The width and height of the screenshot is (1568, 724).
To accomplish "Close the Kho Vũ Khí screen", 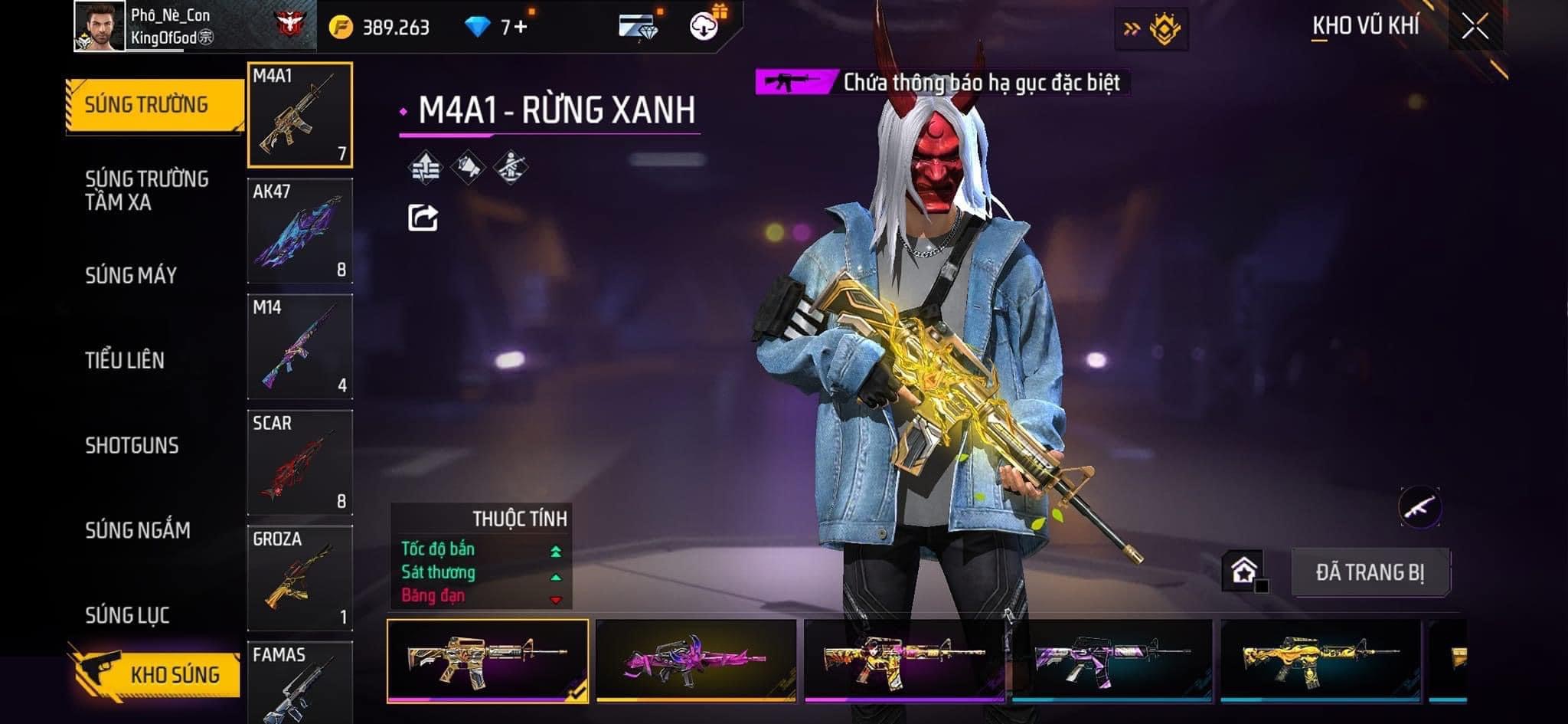I will [1475, 28].
